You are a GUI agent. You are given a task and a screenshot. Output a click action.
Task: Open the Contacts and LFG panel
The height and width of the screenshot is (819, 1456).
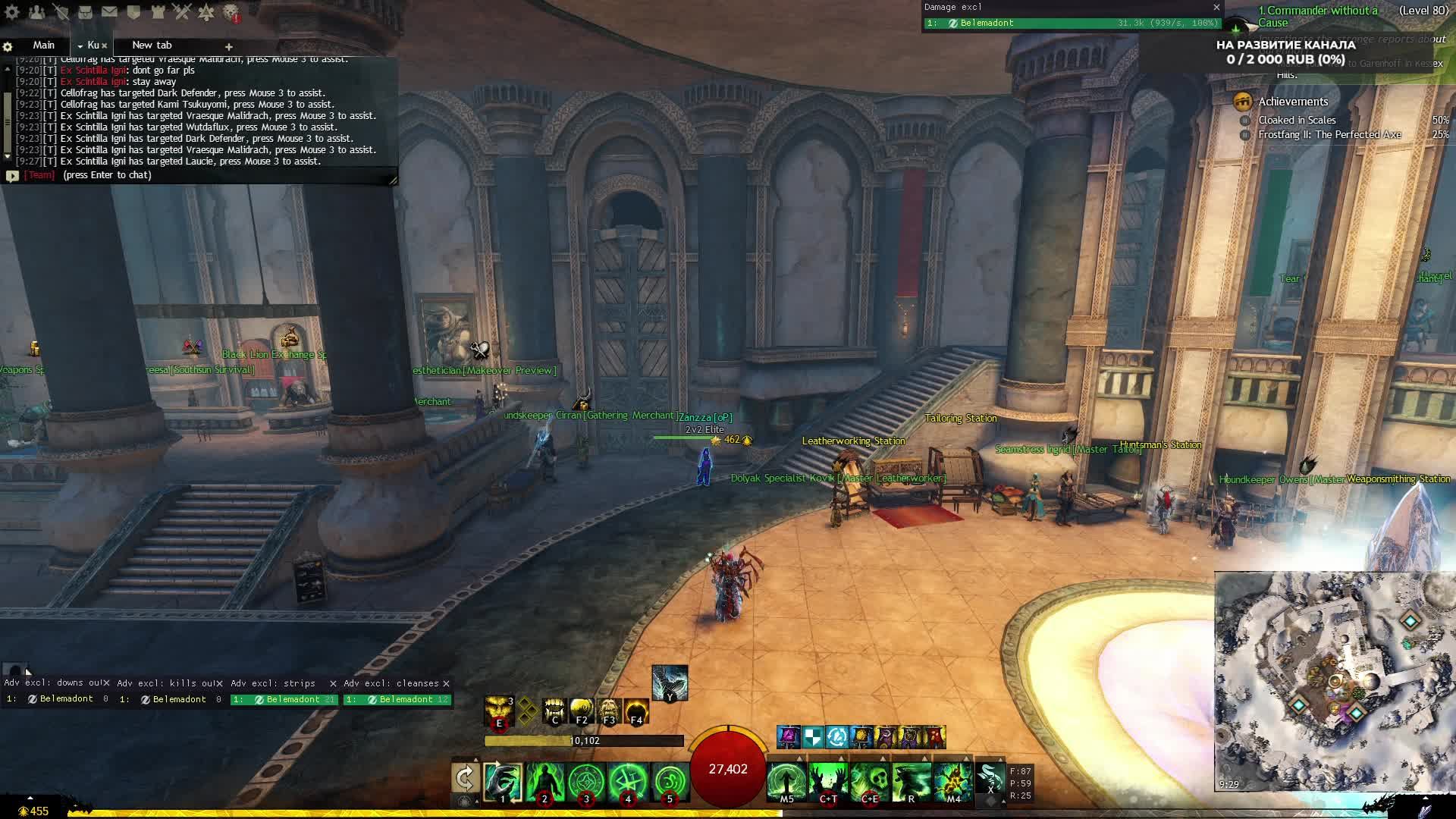(36, 12)
